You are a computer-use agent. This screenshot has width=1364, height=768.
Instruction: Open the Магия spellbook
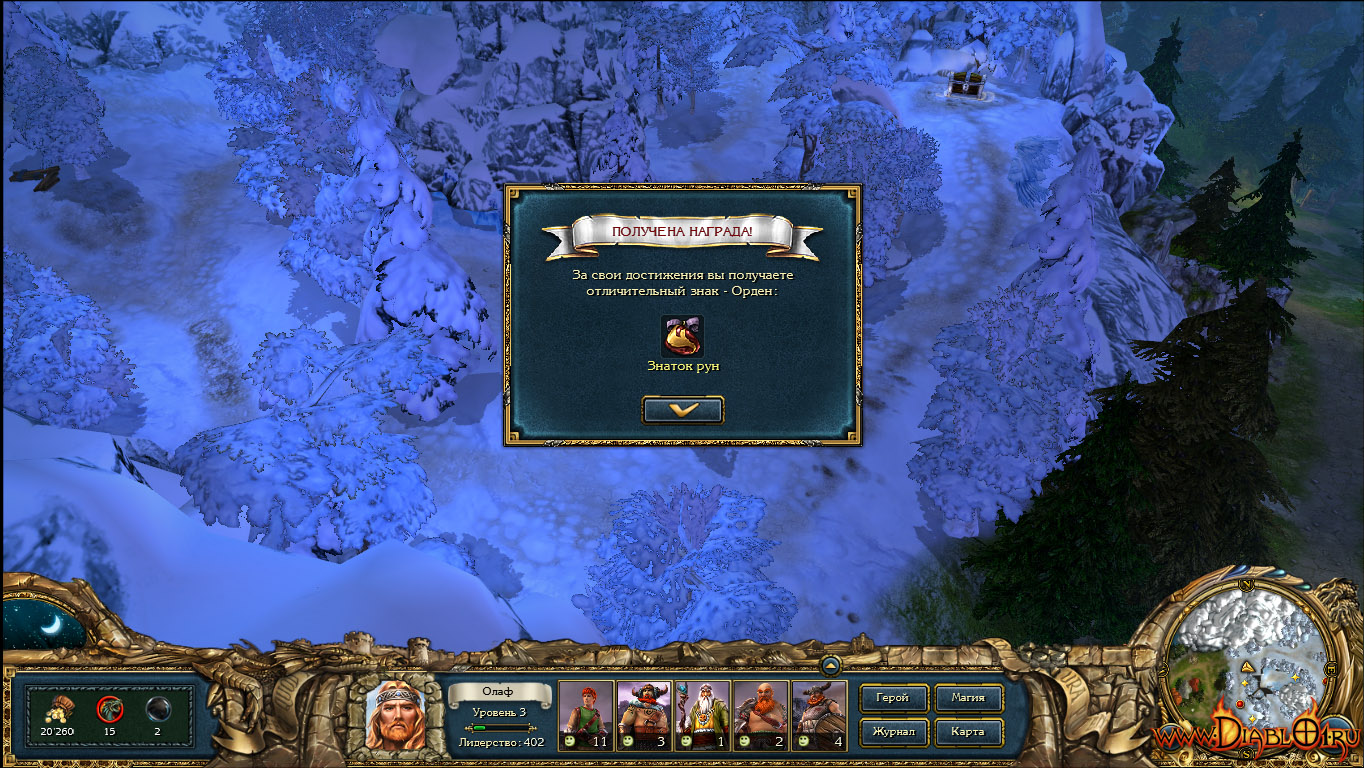[x=967, y=698]
